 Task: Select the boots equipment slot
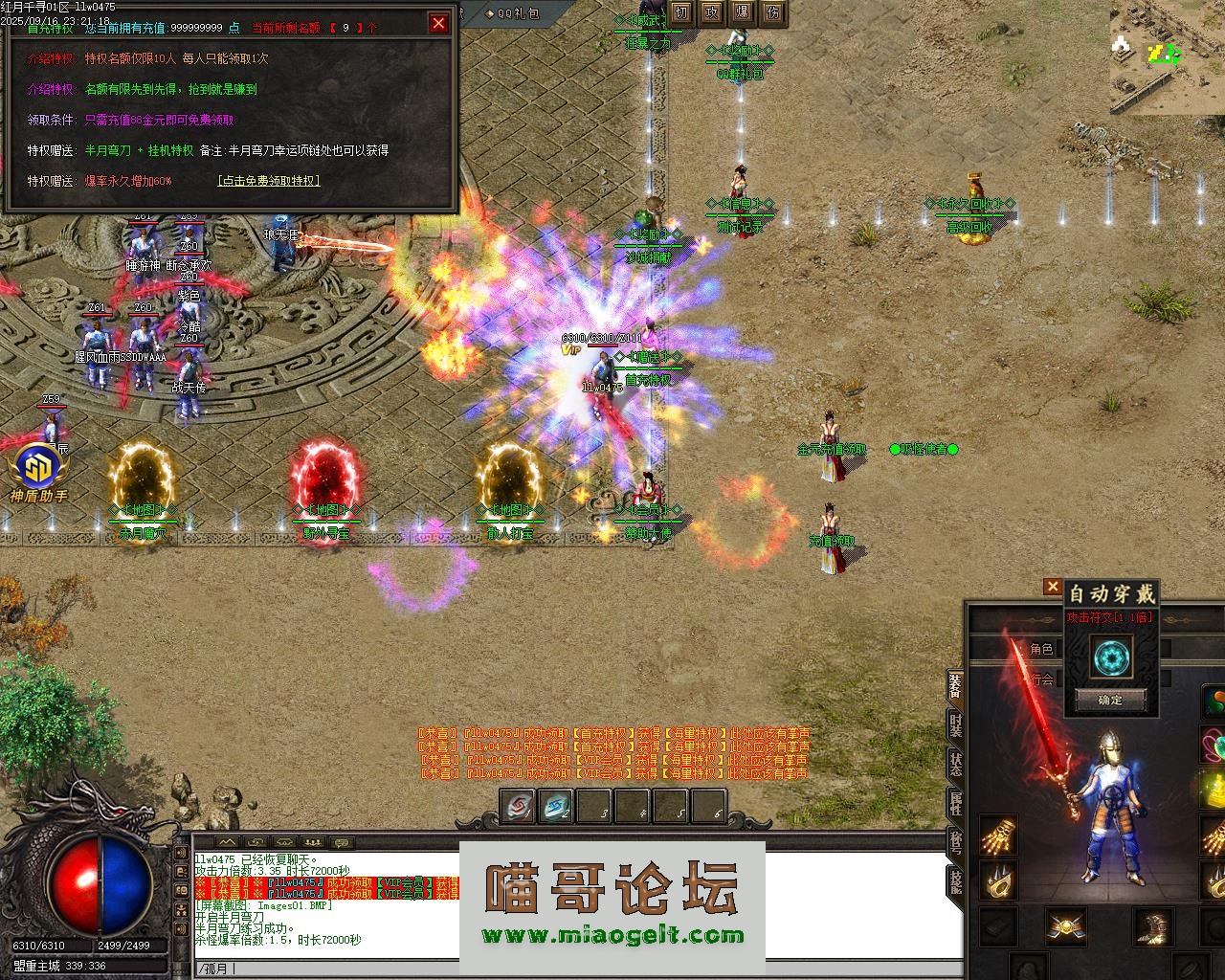click(x=1152, y=925)
